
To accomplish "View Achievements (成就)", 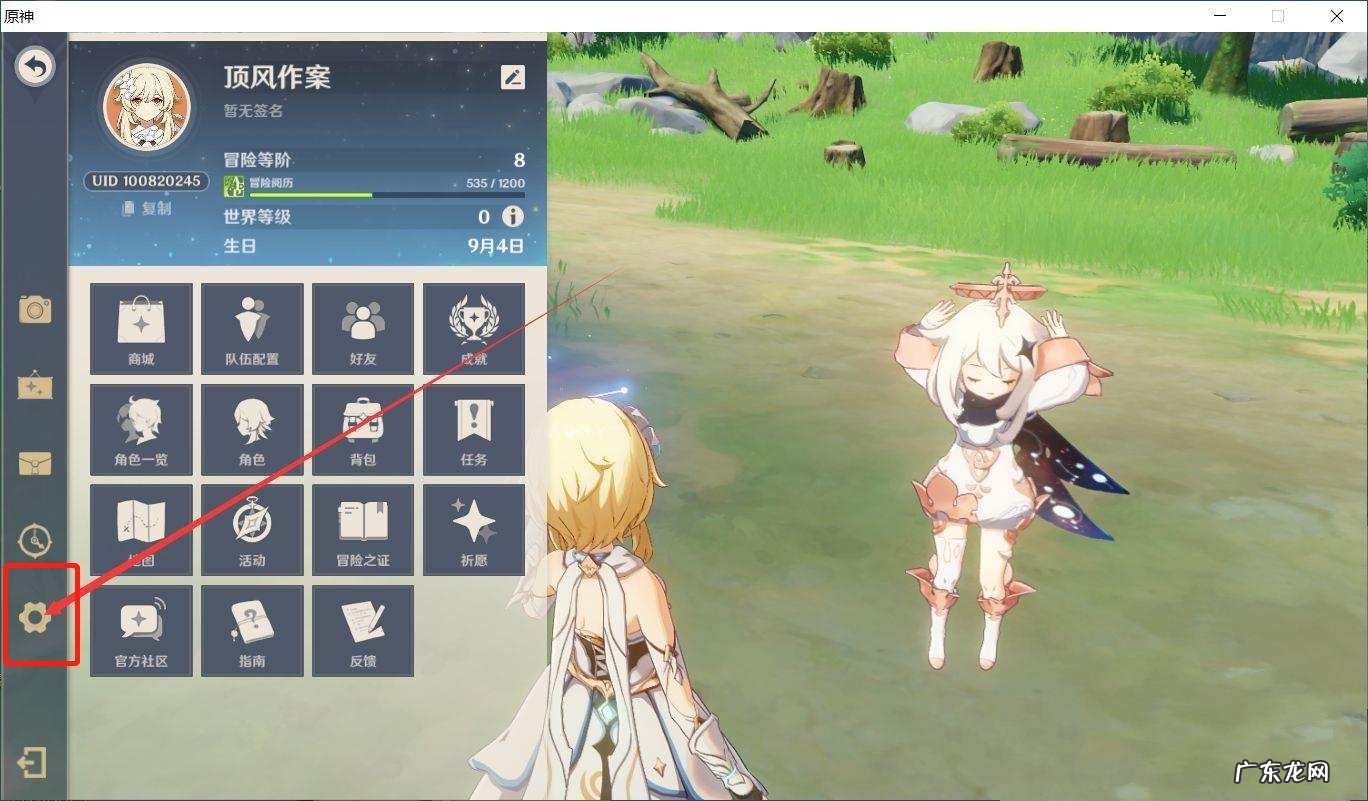I will coord(474,329).
